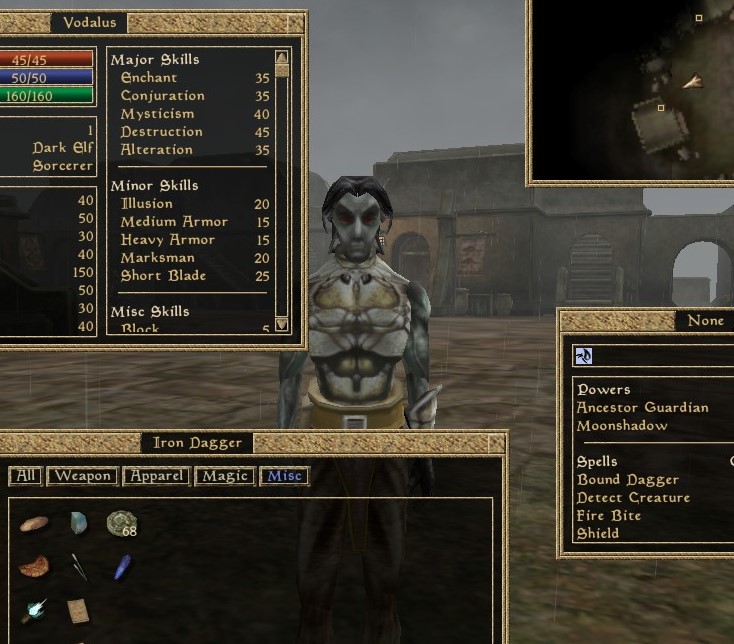The image size is (734, 644).
Task: Select the Shield spell
Action: click(x=598, y=534)
